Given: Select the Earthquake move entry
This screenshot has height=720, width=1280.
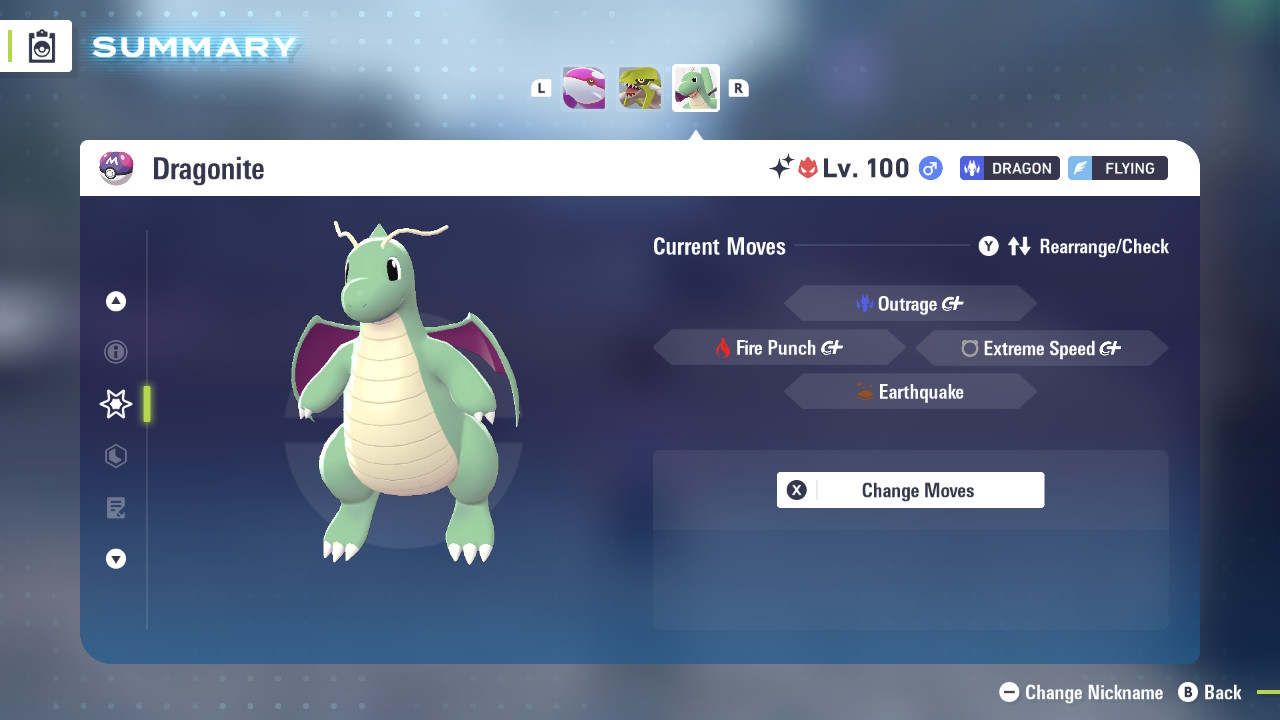Looking at the screenshot, I should point(910,391).
